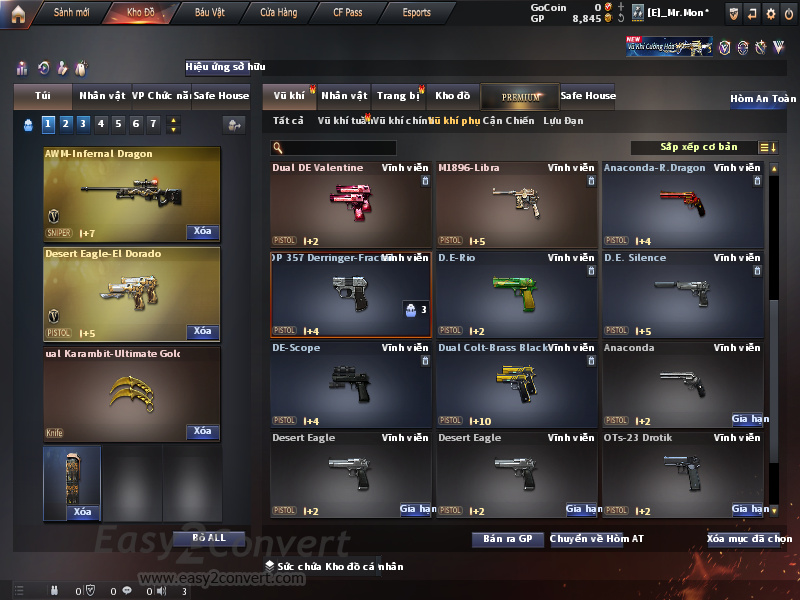Select the Nhân vật tab beside Túi

(102, 96)
